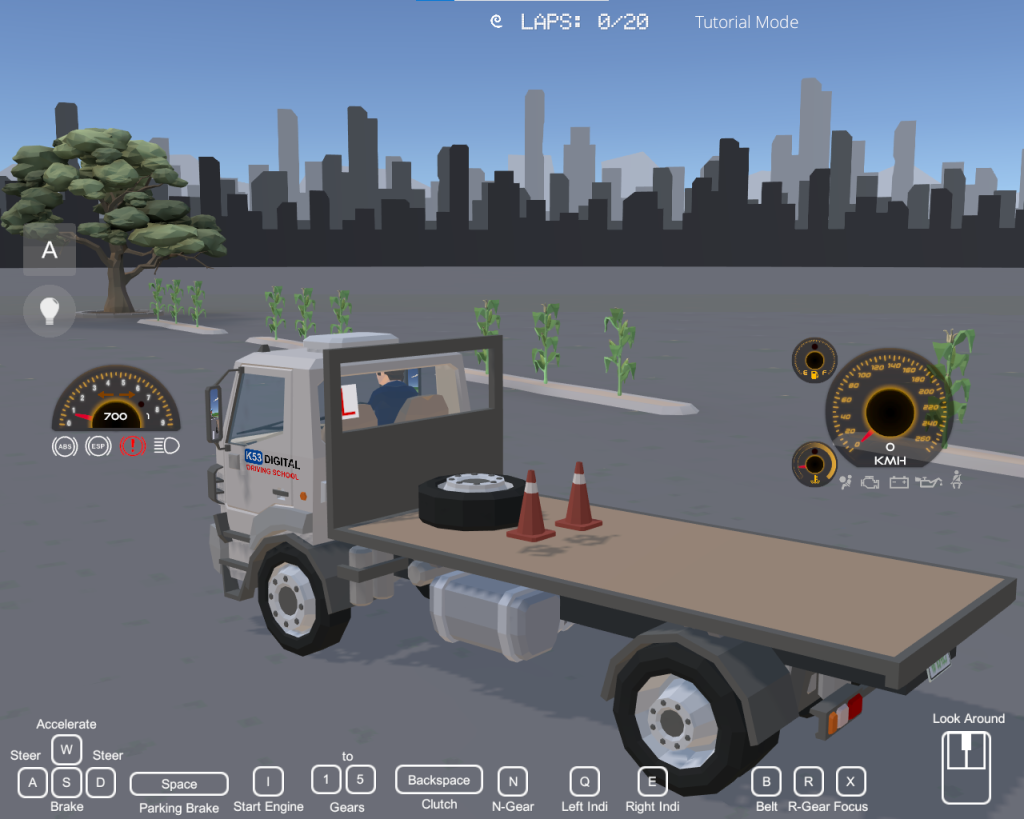Click the red brake warning icon
The image size is (1024, 819).
click(132, 446)
